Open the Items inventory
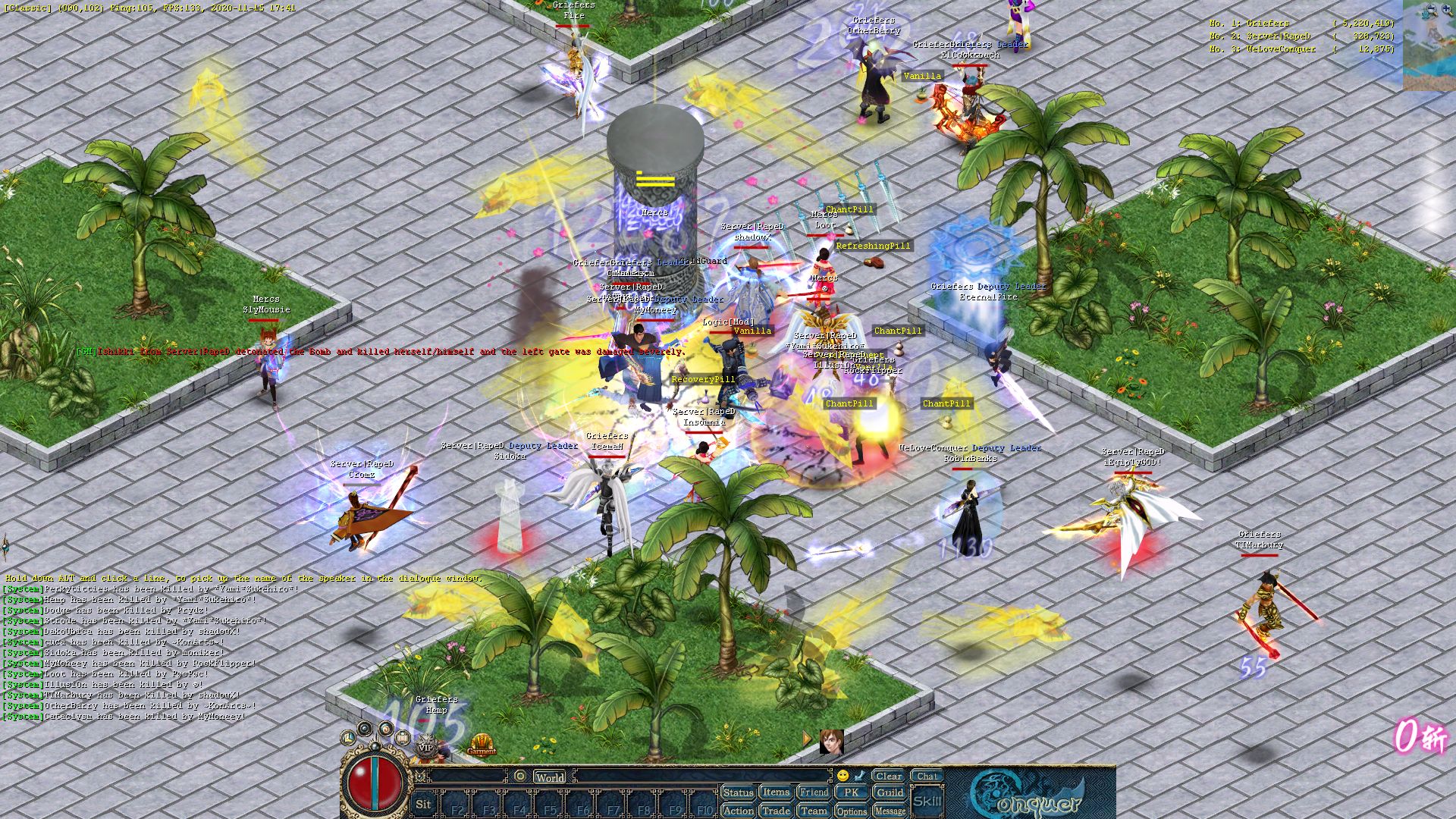Screen dimensions: 1456x819 tap(776, 792)
